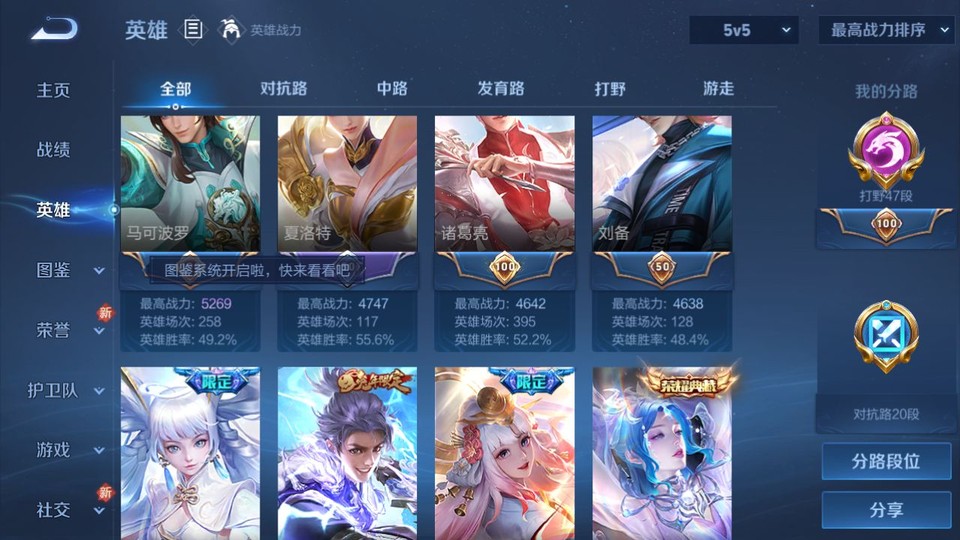Click the 分享 share button
The width and height of the screenshot is (960, 540).
(886, 510)
